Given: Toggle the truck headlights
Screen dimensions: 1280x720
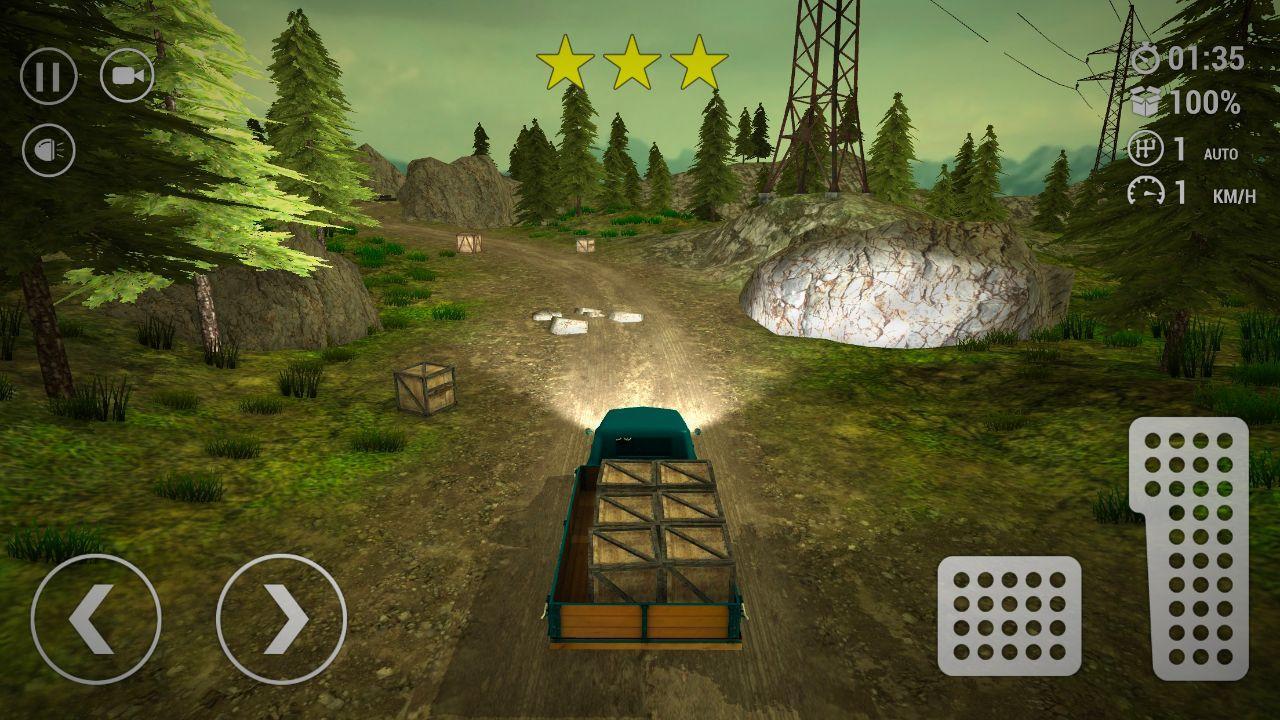Looking at the screenshot, I should click(x=49, y=150).
